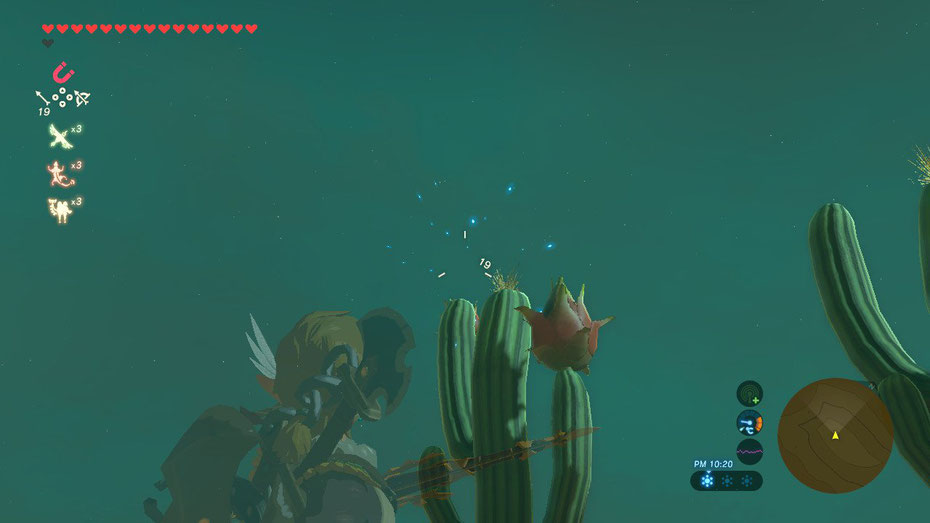This screenshot has height=523, width=930.
Task: Select the bright snowflake weather forecast icon
Action: click(708, 481)
